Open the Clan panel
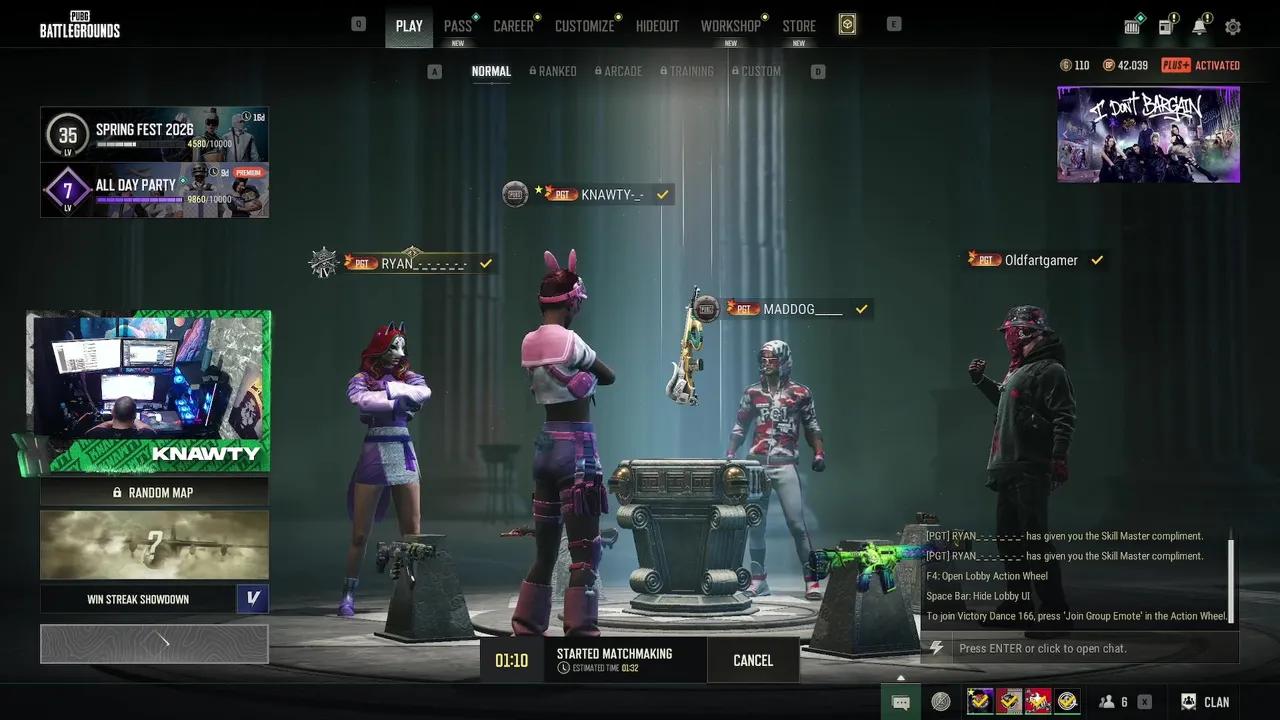The image size is (1280, 720). [1206, 702]
